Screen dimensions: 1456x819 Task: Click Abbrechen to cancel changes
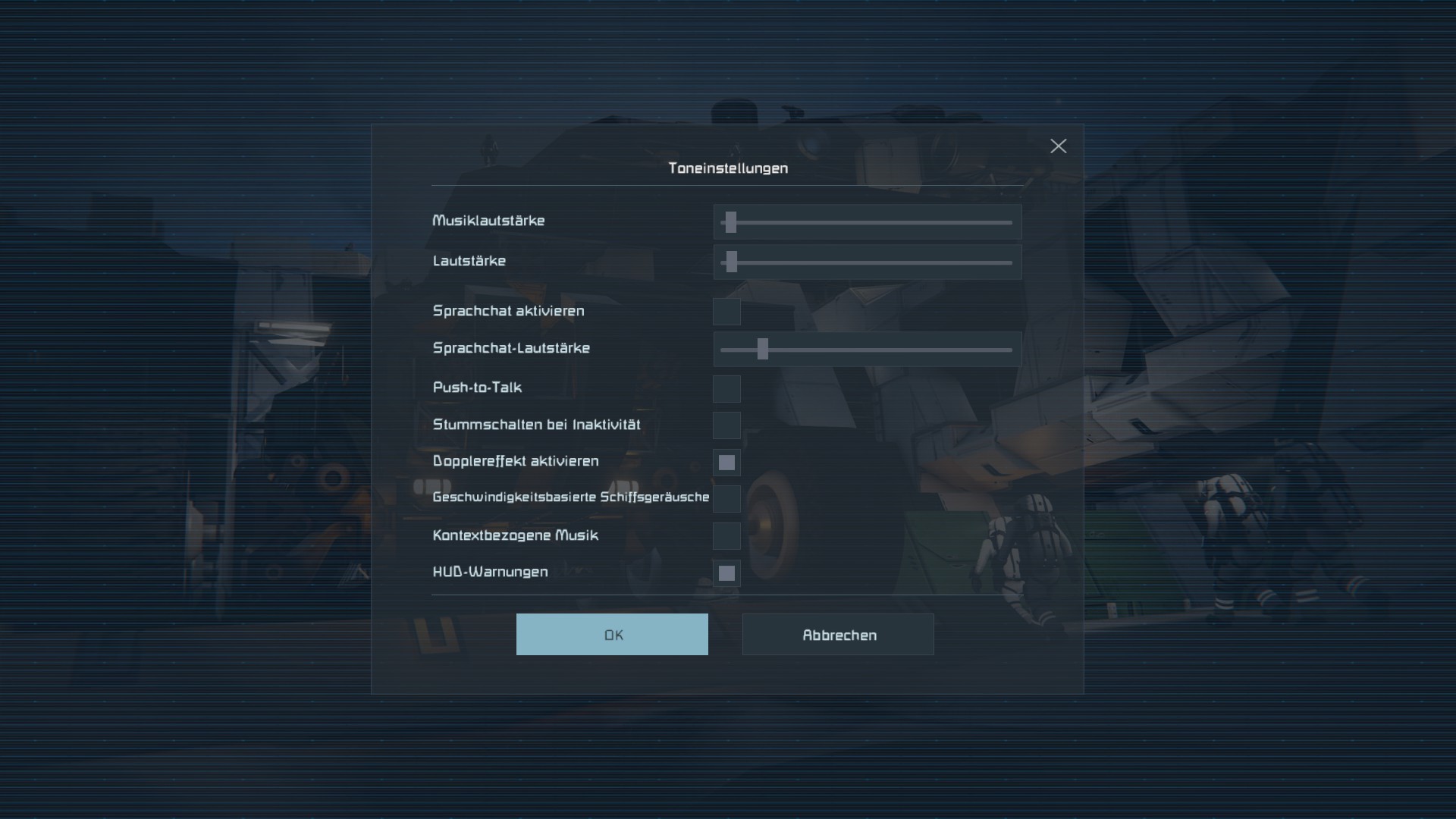pyautogui.click(x=838, y=635)
